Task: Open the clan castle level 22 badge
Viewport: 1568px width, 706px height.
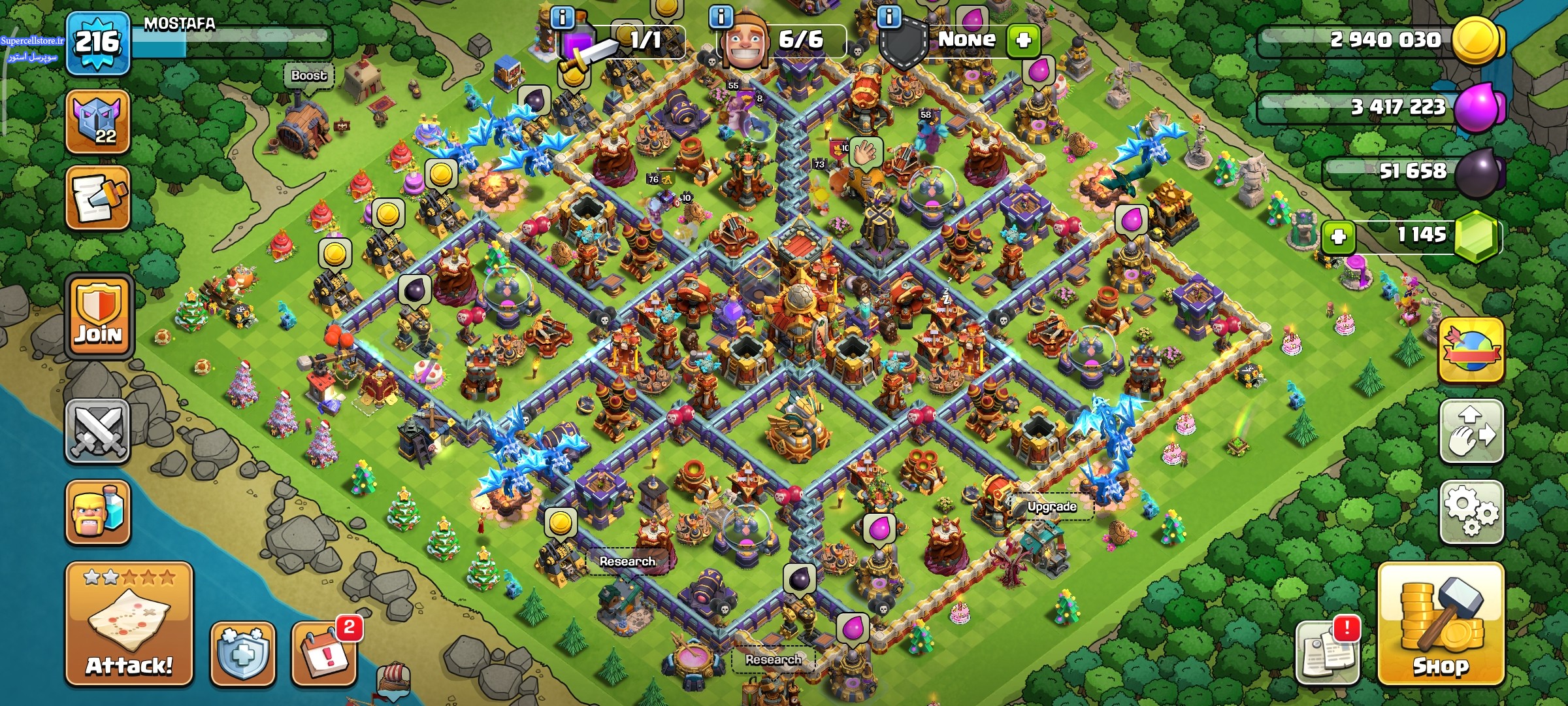Action: [x=97, y=122]
